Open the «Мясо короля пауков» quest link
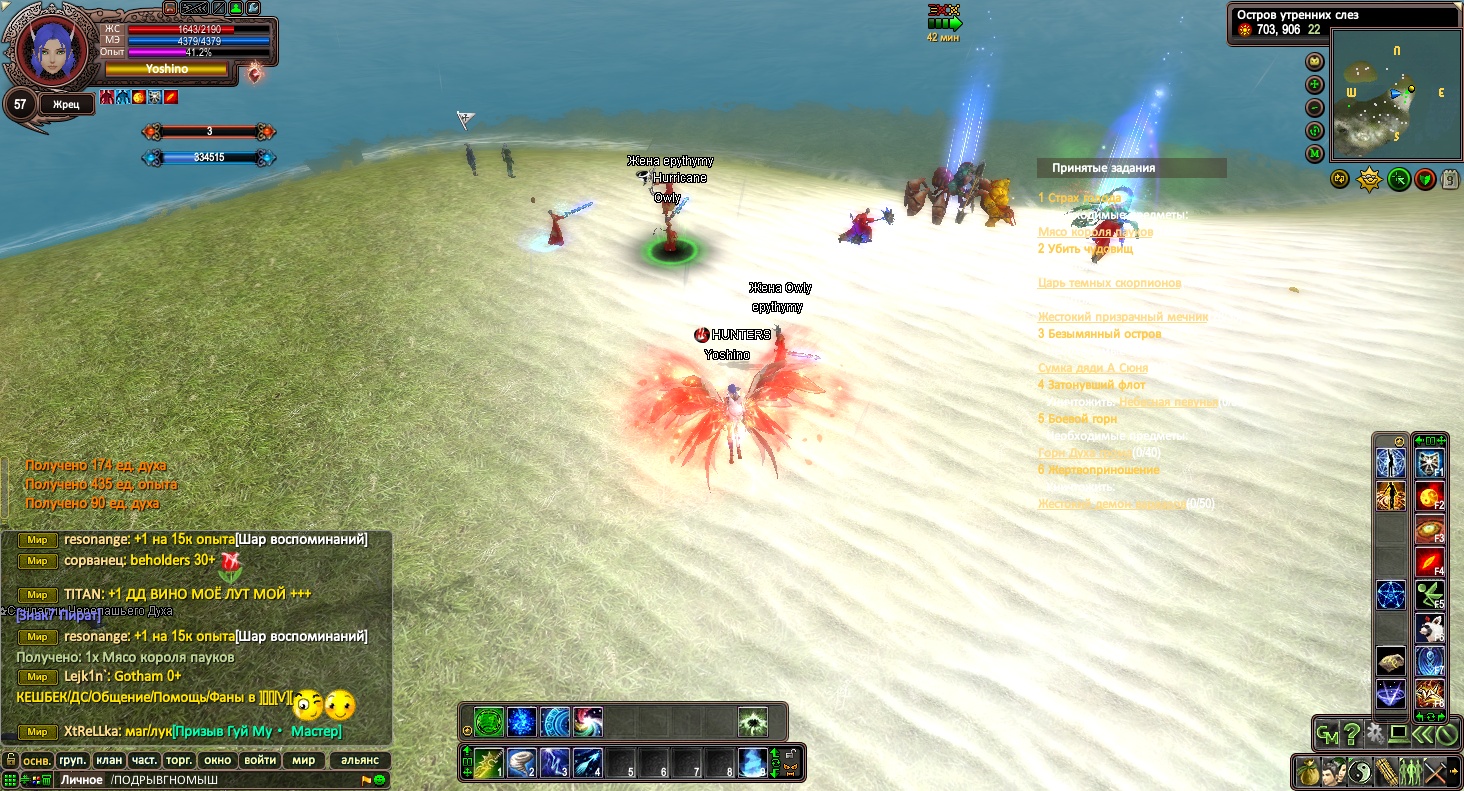Image resolution: width=1464 pixels, height=791 pixels. click(x=1095, y=232)
